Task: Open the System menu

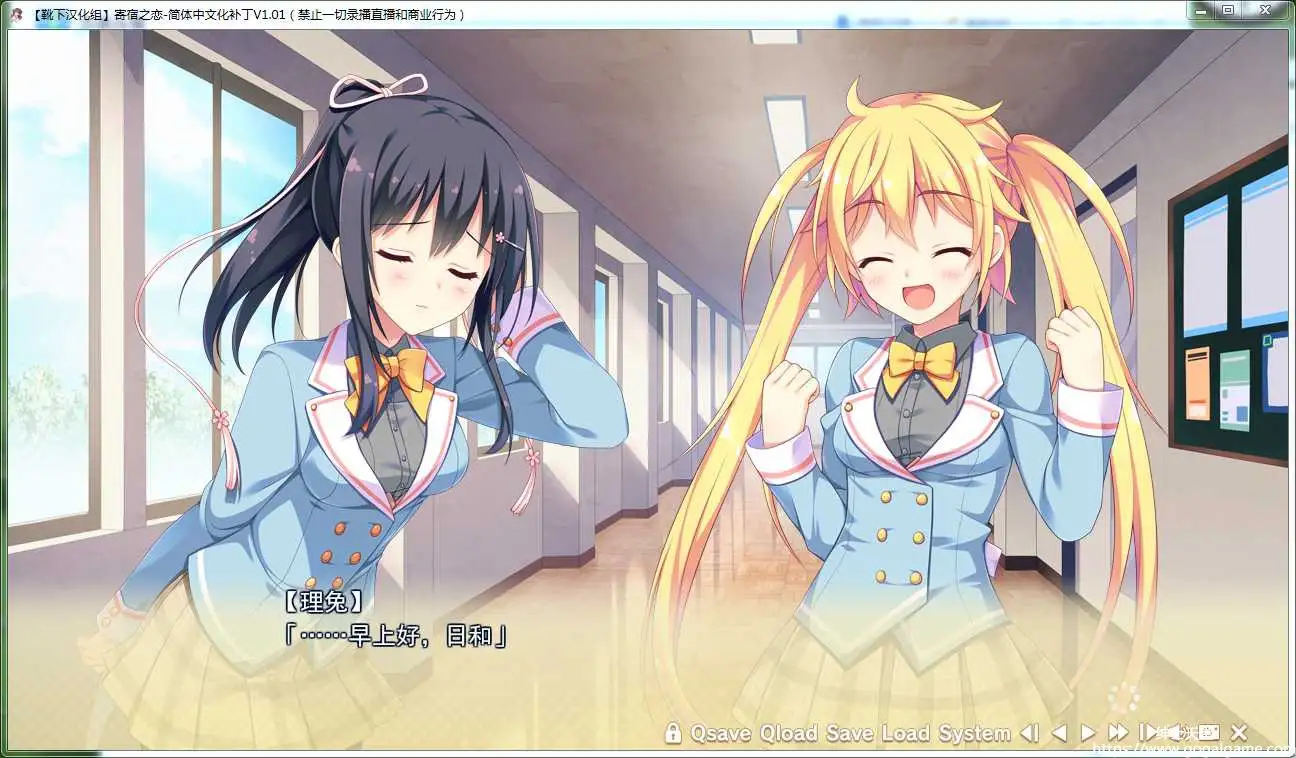Action: tap(968, 732)
